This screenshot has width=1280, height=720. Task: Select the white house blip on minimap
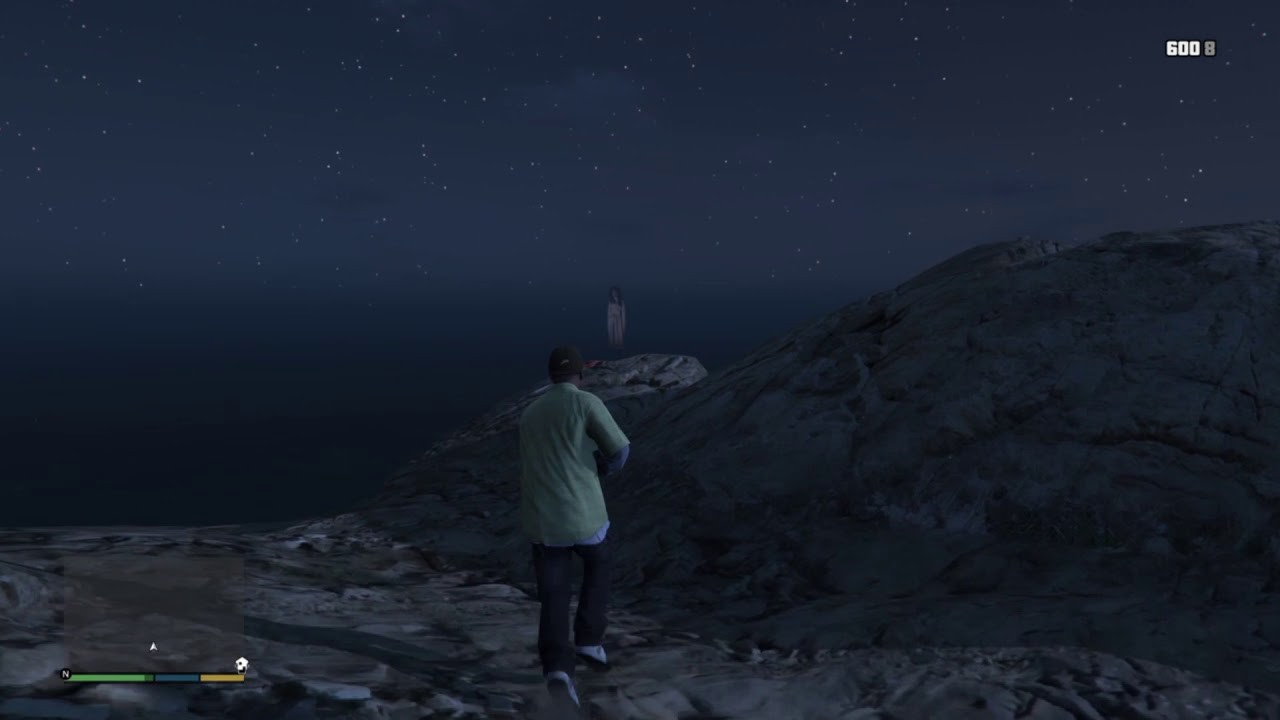(x=241, y=664)
